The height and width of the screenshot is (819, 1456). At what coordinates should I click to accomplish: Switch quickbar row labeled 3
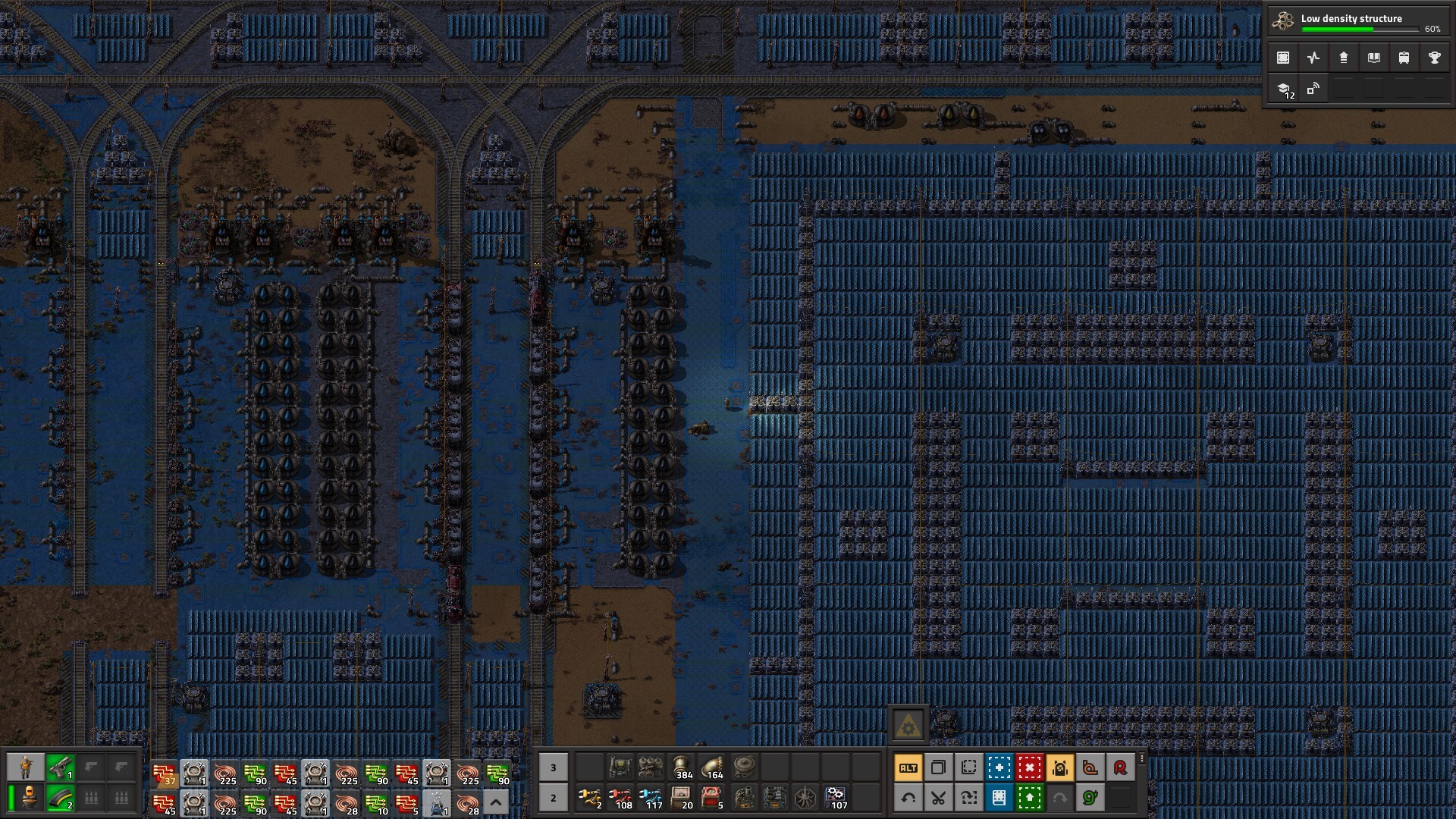point(553,768)
